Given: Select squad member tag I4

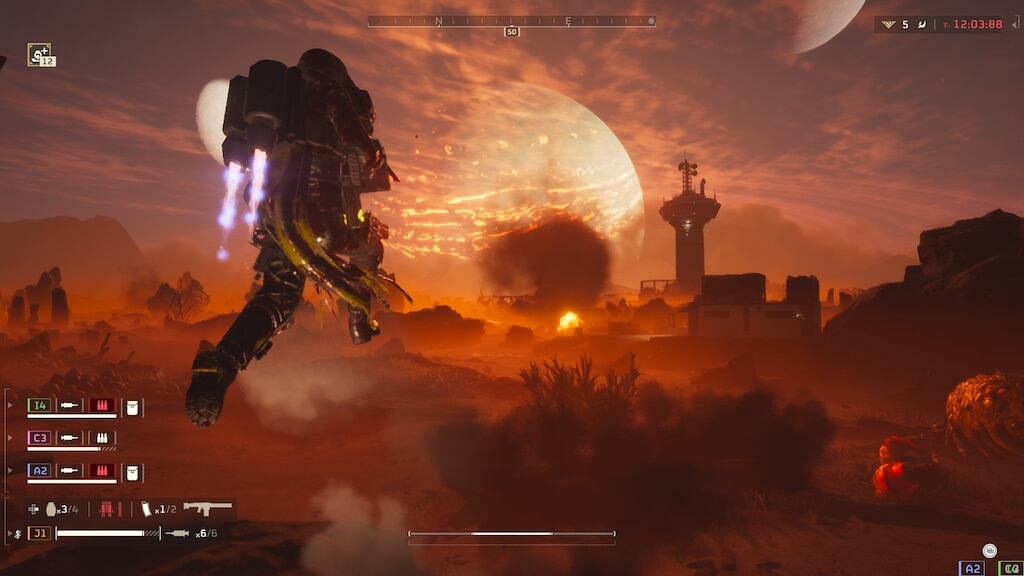Looking at the screenshot, I should (x=39, y=405).
